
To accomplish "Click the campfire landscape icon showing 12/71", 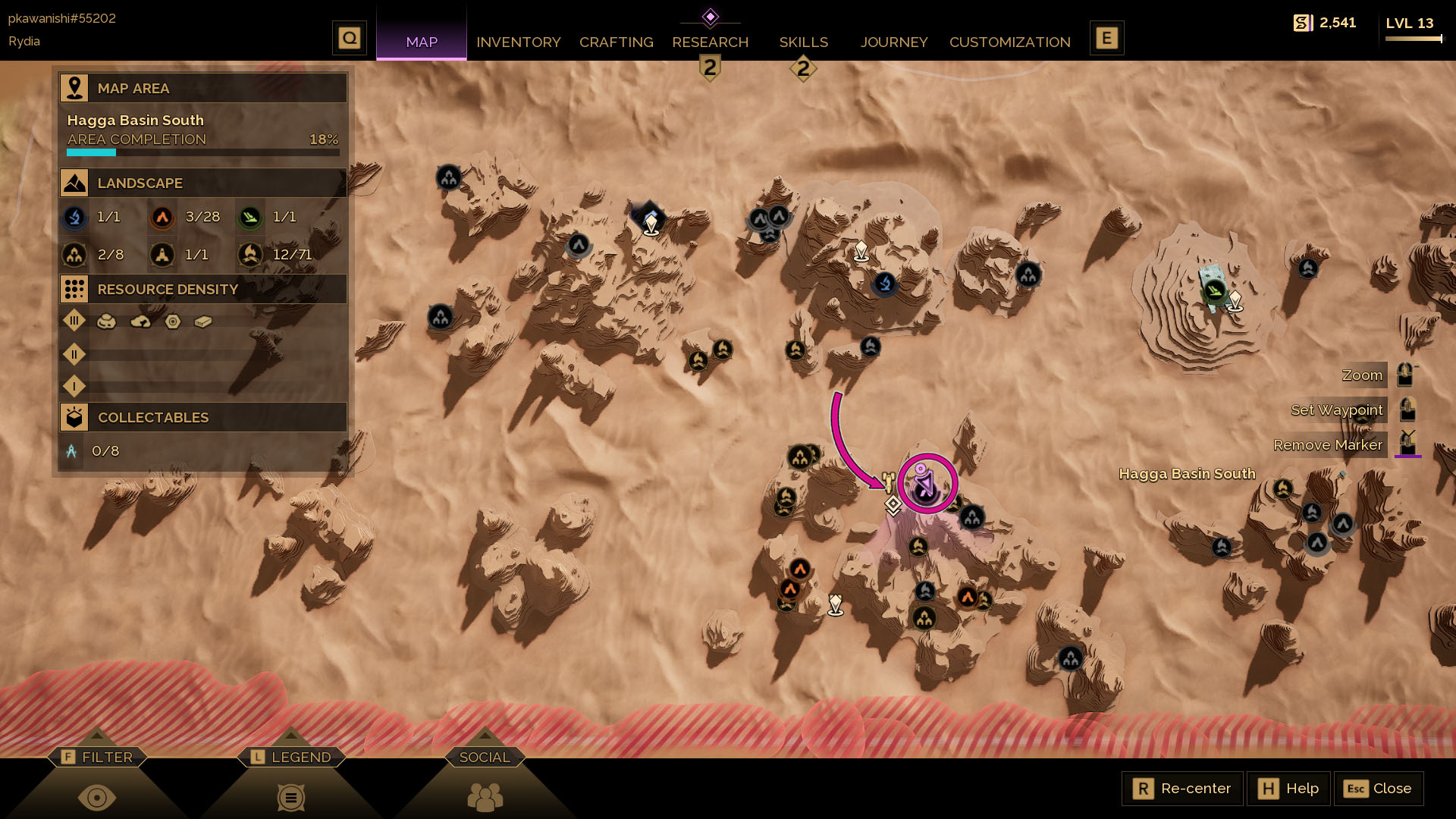I will point(252,255).
